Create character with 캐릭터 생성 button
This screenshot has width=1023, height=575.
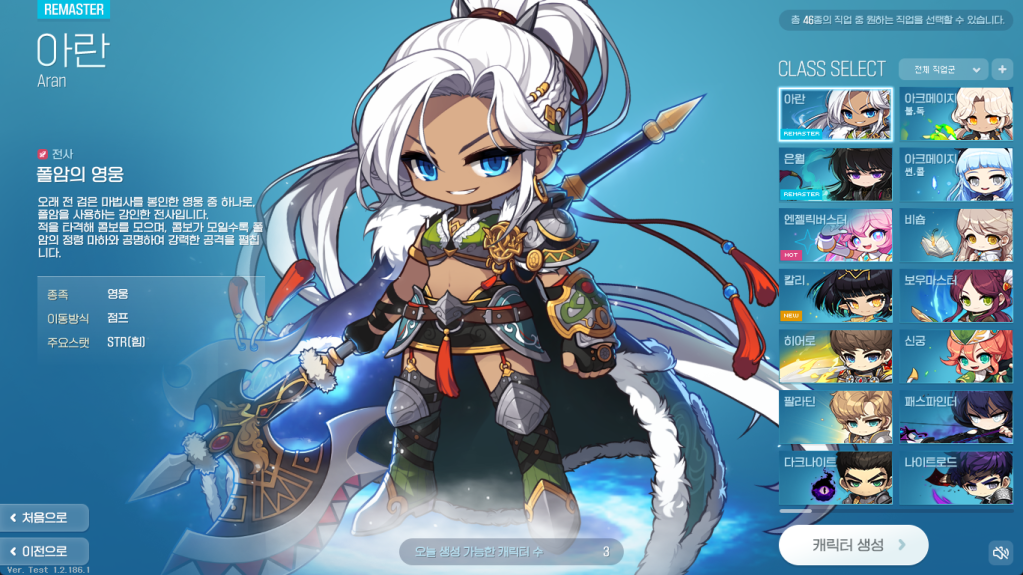coord(853,545)
